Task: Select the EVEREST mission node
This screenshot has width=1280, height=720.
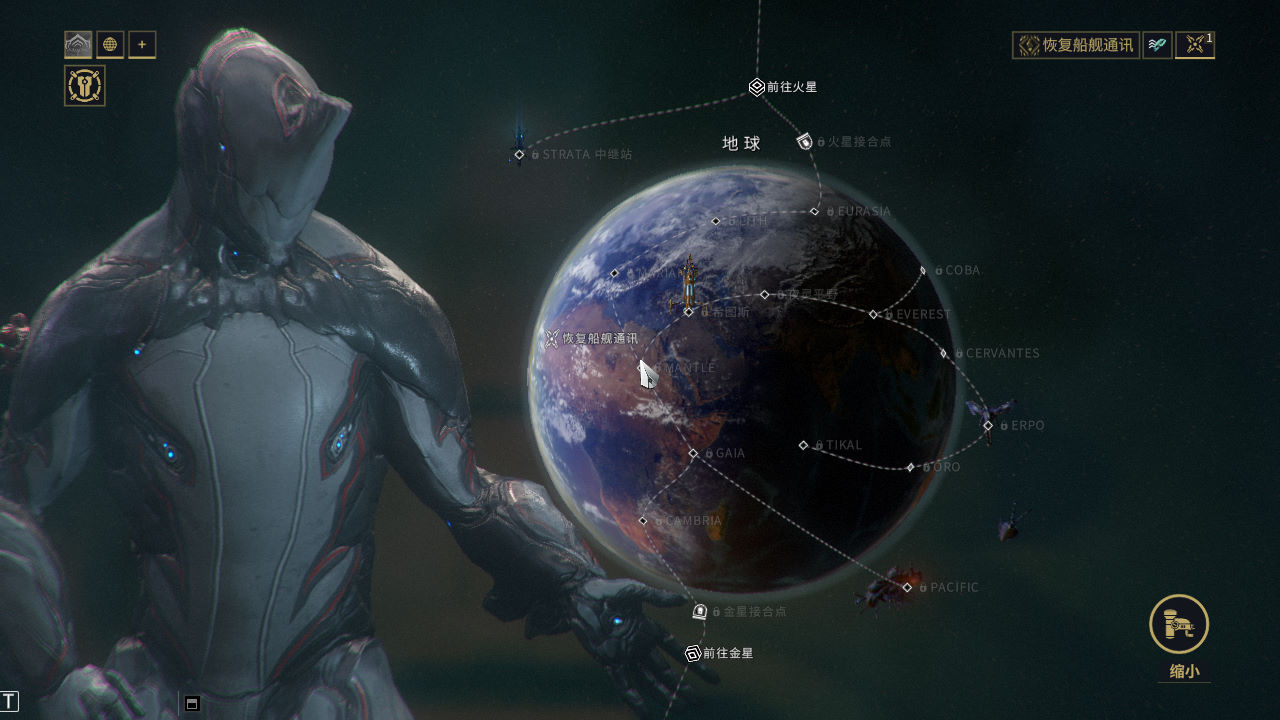Action: coord(873,314)
